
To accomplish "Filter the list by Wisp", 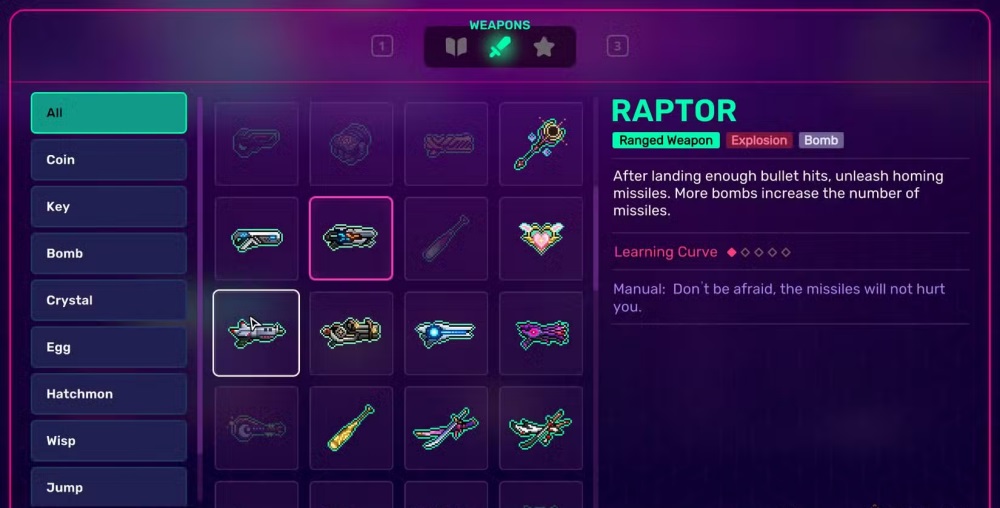I will pyautogui.click(x=108, y=441).
